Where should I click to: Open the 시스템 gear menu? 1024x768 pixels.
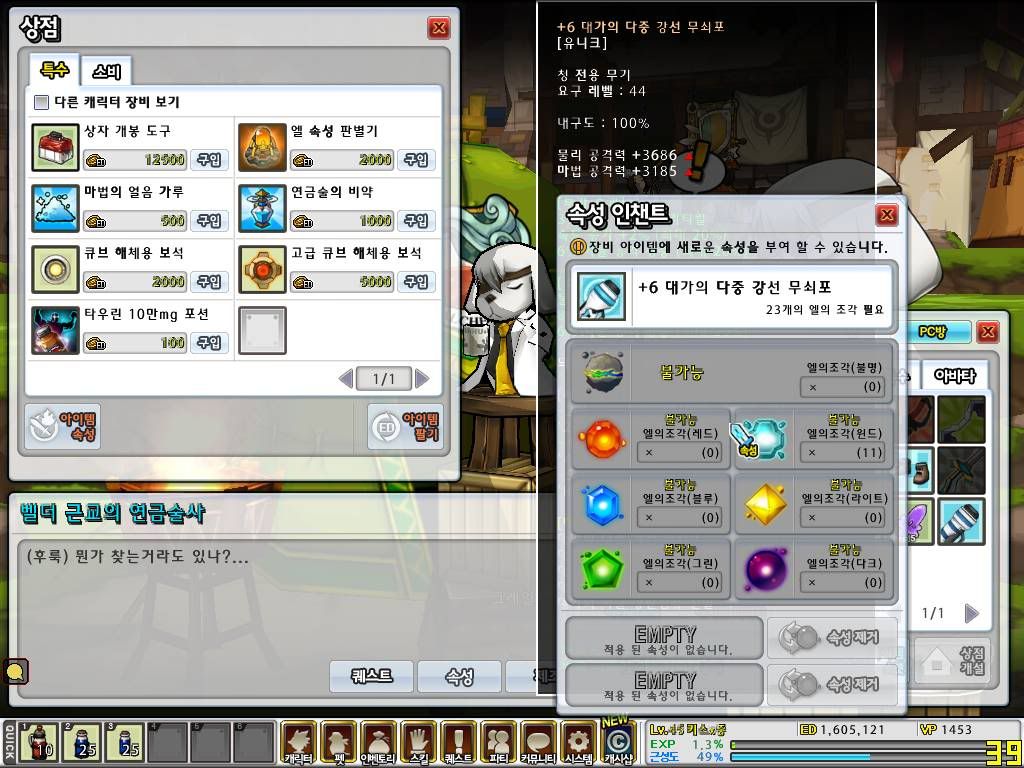pyautogui.click(x=578, y=742)
